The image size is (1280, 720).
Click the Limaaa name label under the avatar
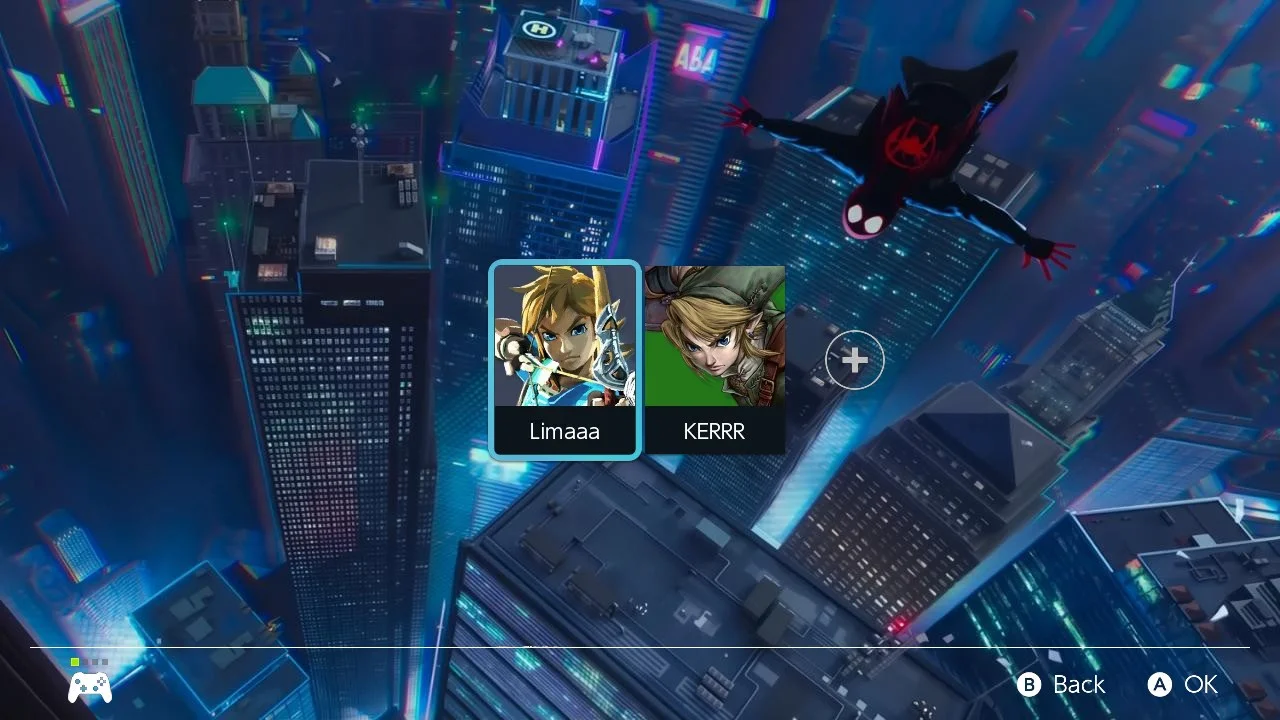pyautogui.click(x=564, y=431)
